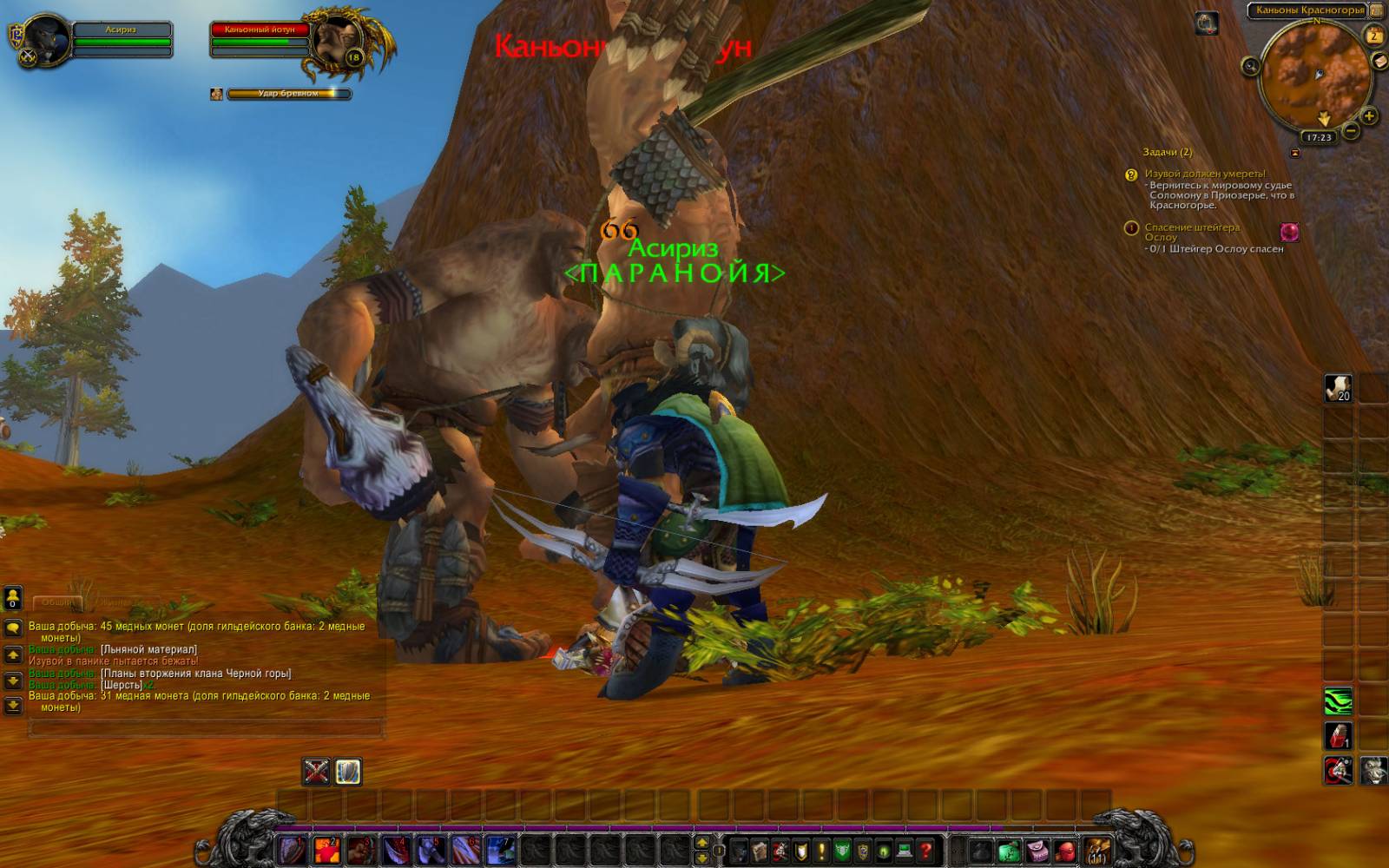Activate the blue ability in action slot 7

tap(500, 850)
